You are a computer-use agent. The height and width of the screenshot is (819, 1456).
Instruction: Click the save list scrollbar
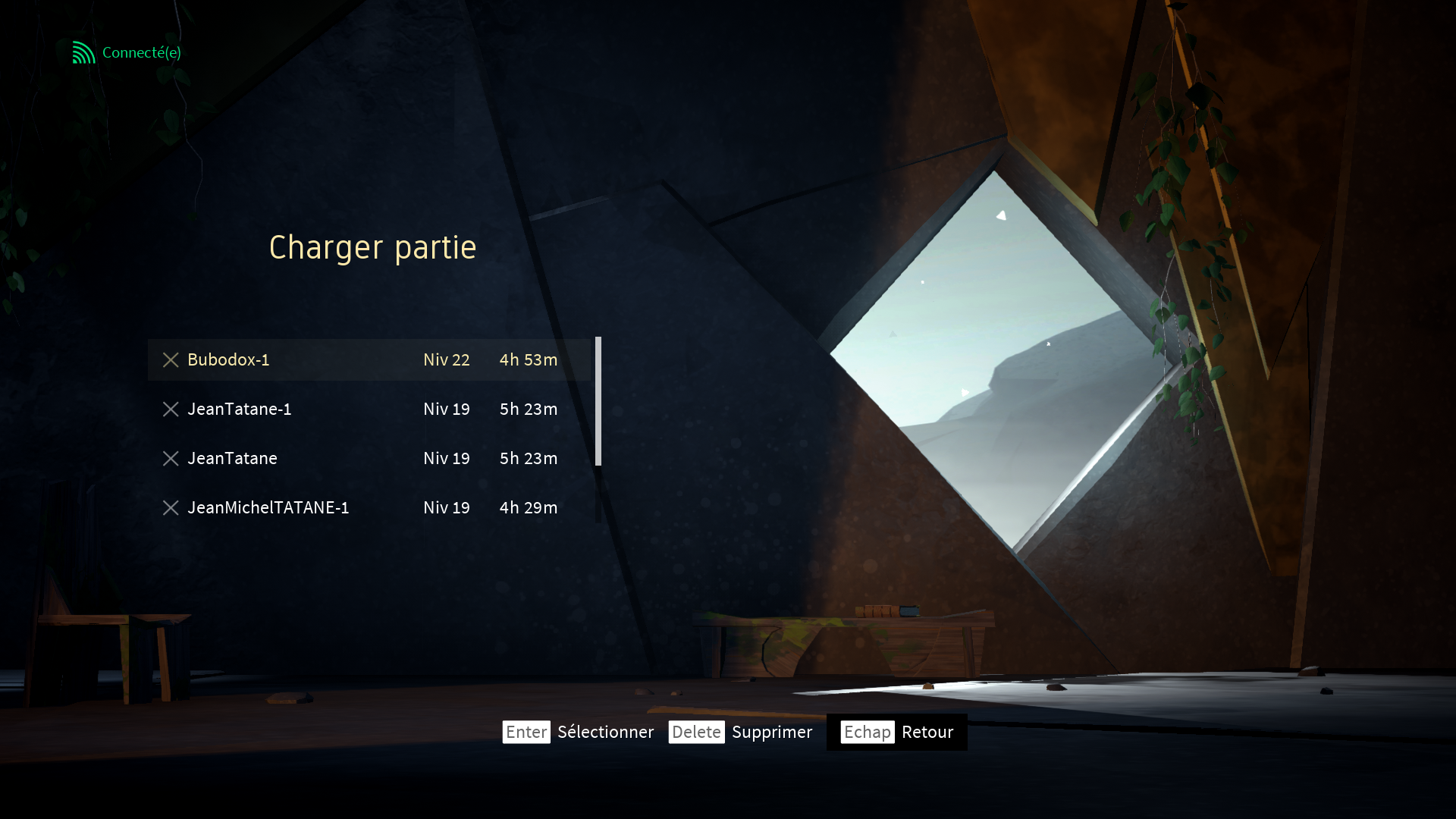[598, 401]
